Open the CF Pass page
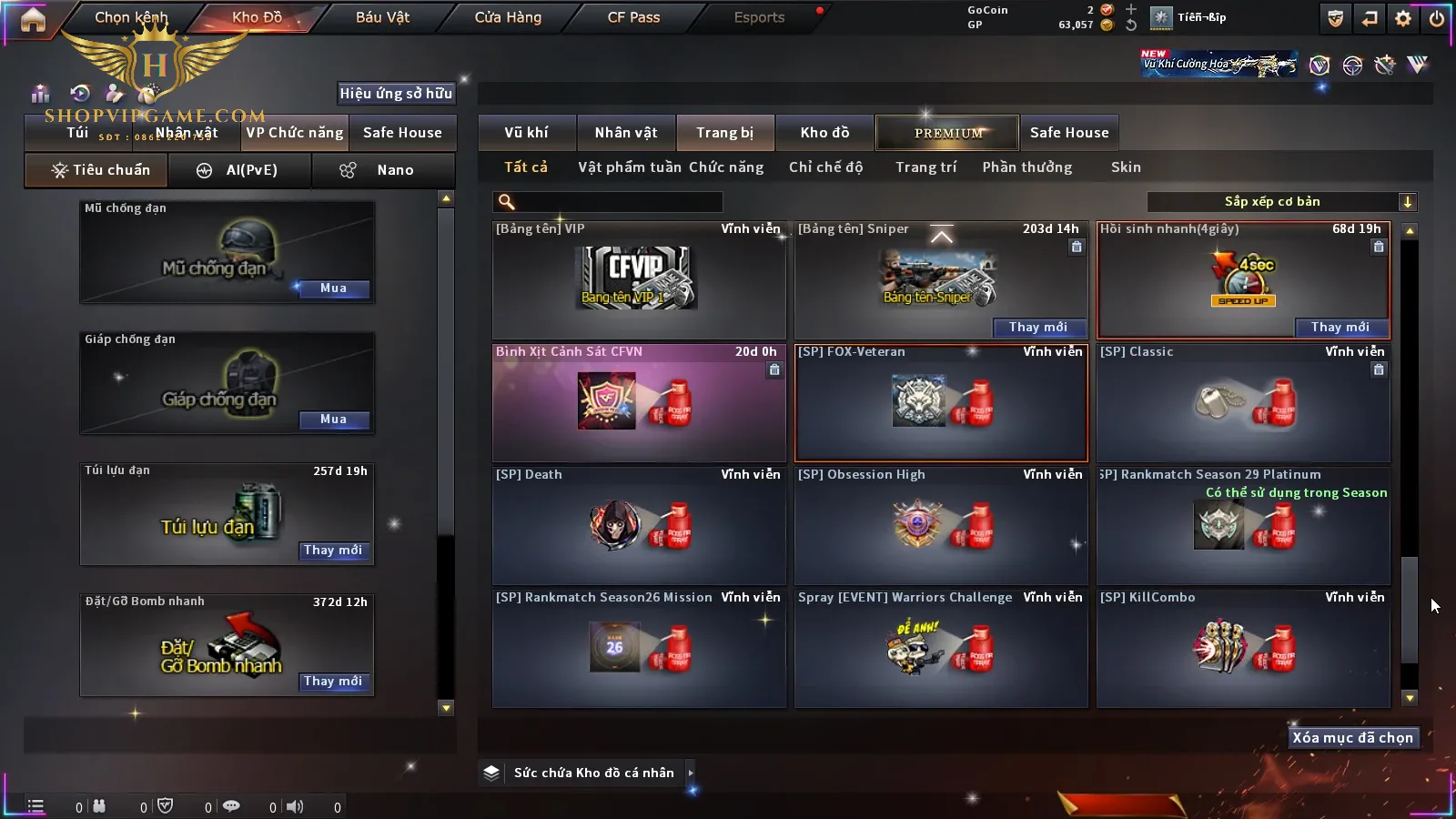 pyautogui.click(x=633, y=17)
